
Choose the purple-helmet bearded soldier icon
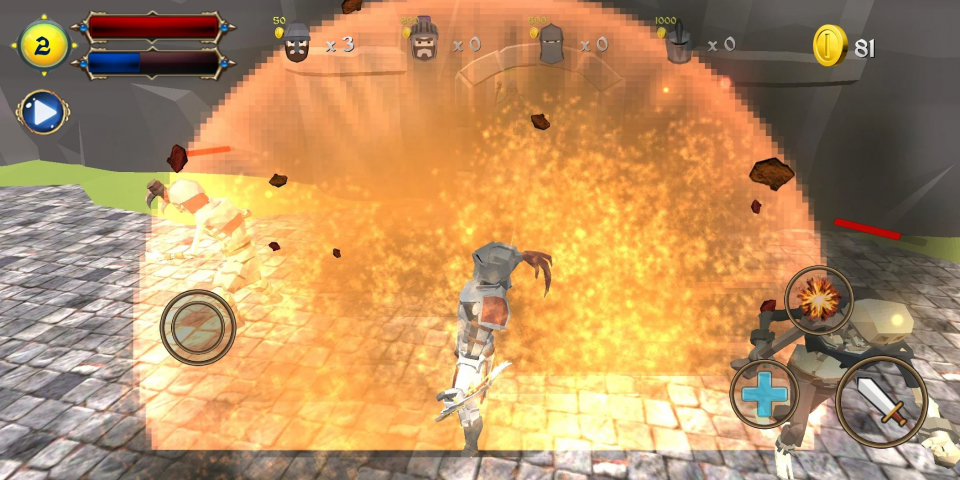tap(424, 42)
